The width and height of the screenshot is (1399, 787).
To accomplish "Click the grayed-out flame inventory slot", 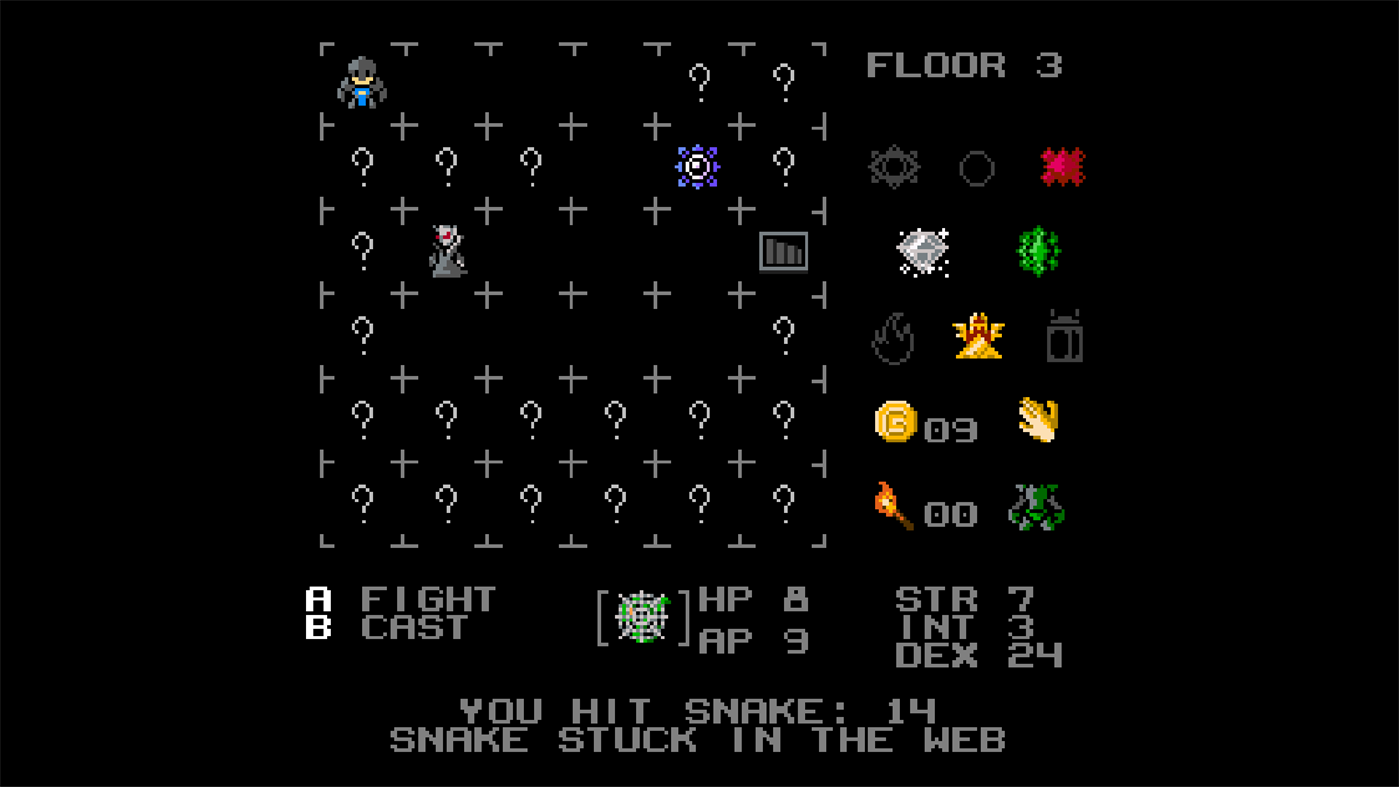I will click(893, 338).
